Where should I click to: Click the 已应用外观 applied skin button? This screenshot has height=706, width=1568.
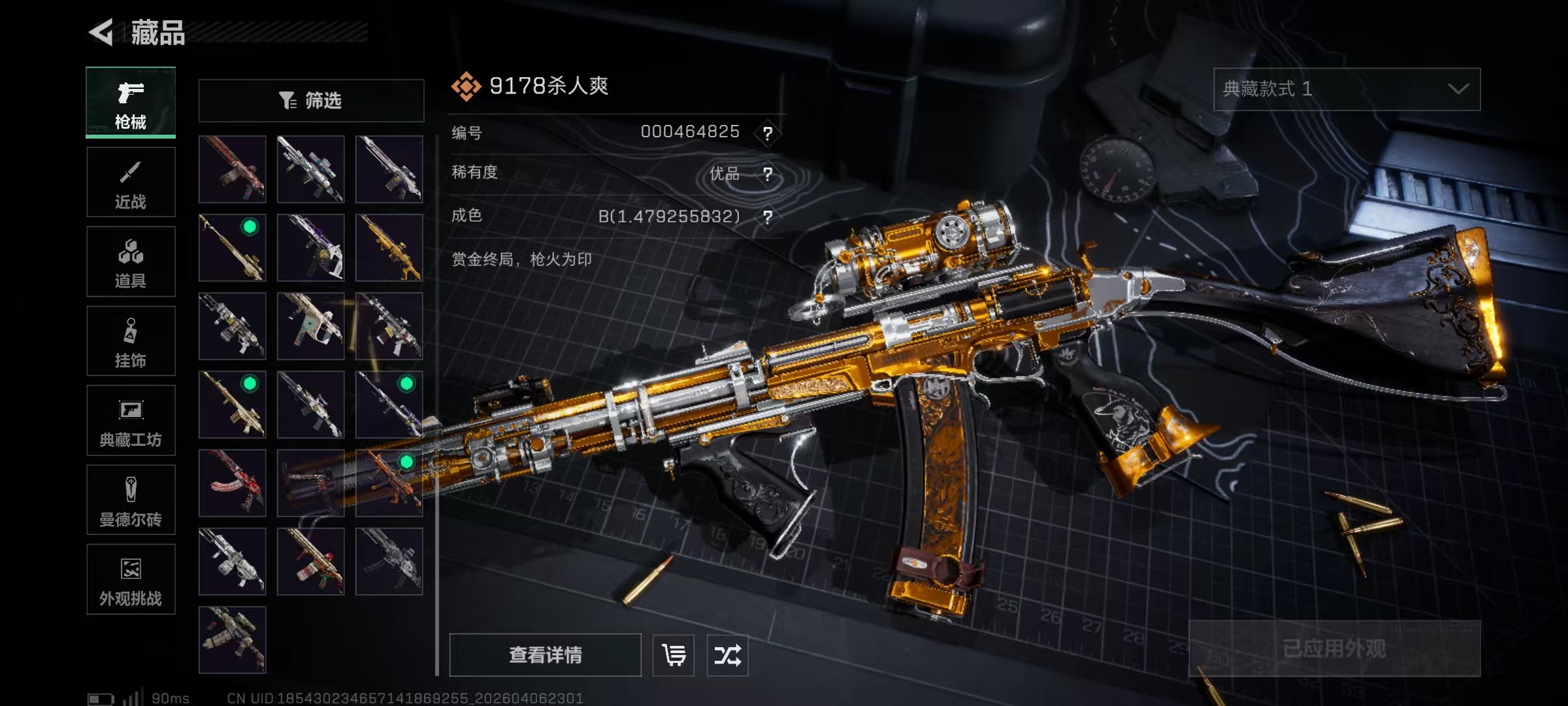(x=1334, y=648)
